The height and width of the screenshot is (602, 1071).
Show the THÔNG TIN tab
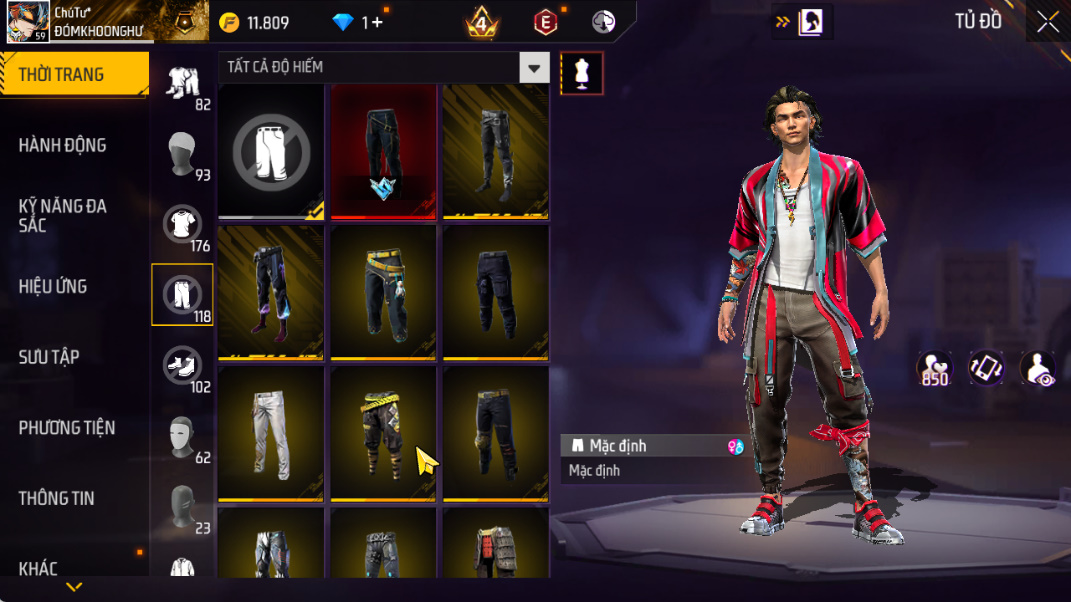56,498
